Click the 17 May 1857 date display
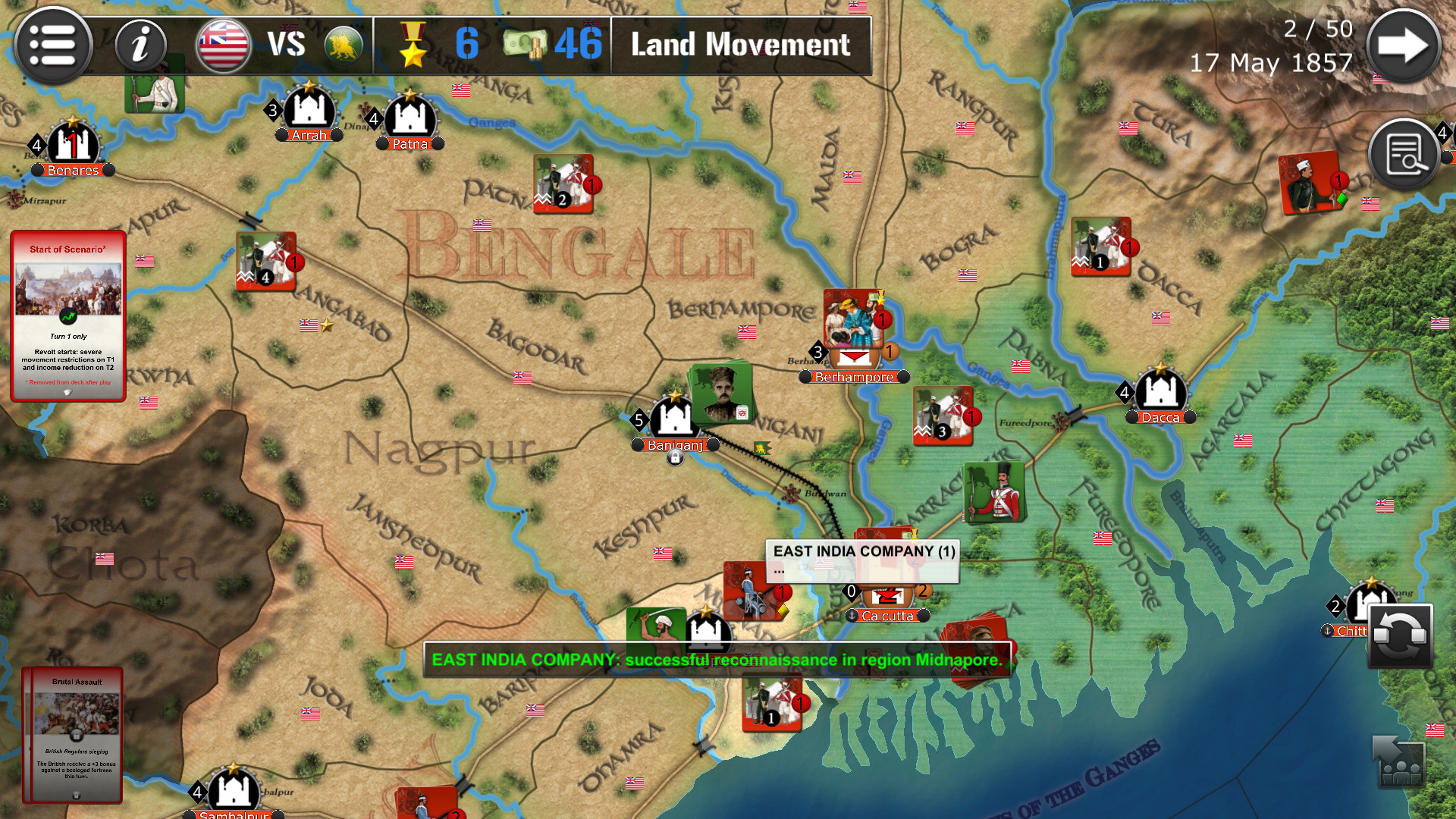This screenshot has height=819, width=1456. (1272, 63)
